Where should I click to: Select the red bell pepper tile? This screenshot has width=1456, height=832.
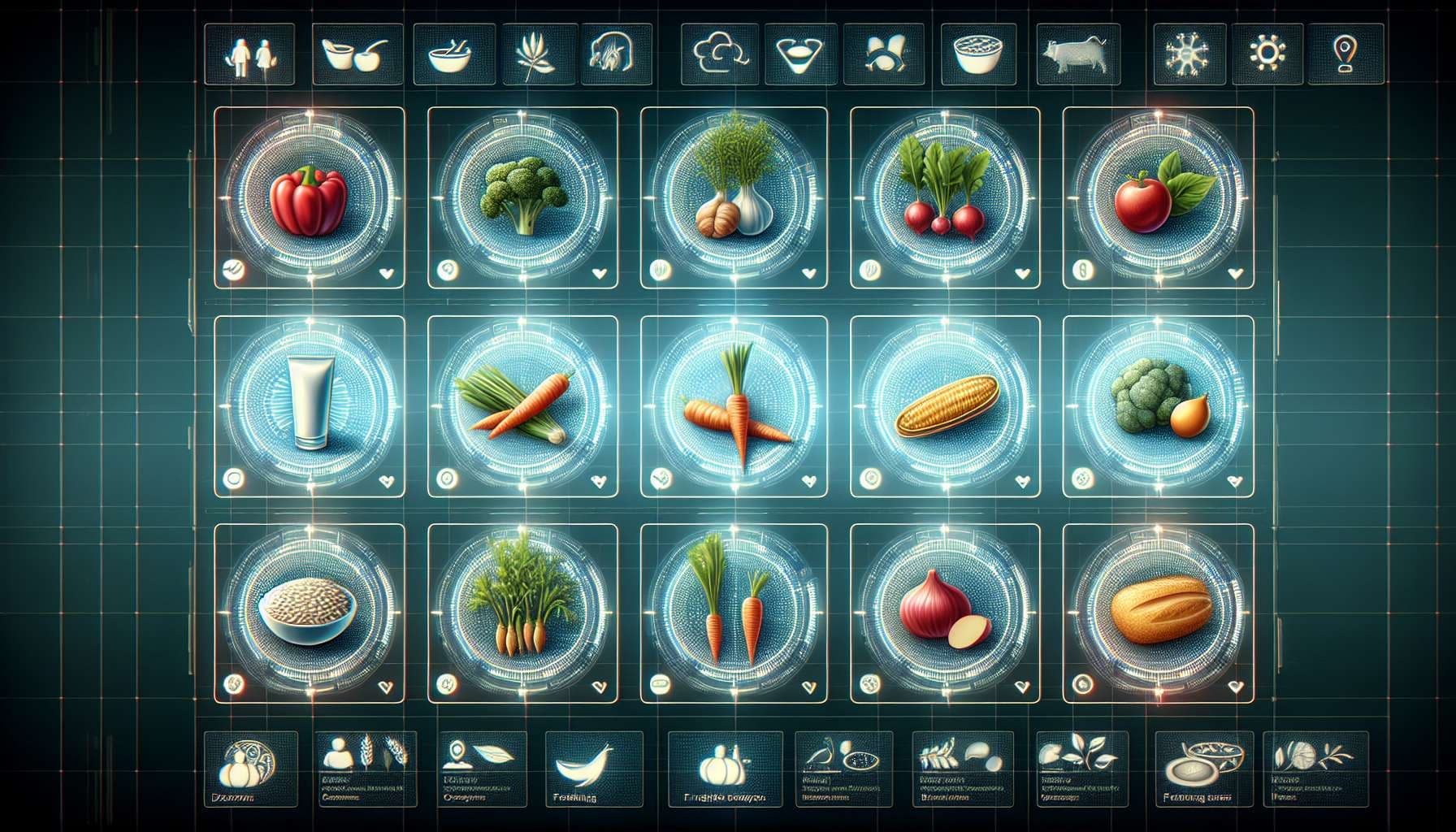point(308,199)
